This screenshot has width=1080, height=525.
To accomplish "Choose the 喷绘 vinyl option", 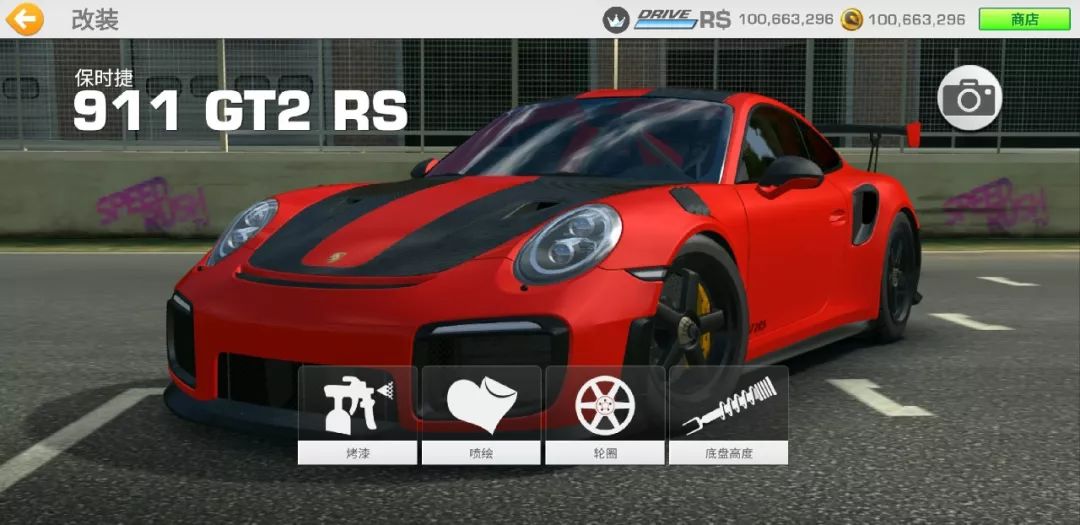I will 481,414.
